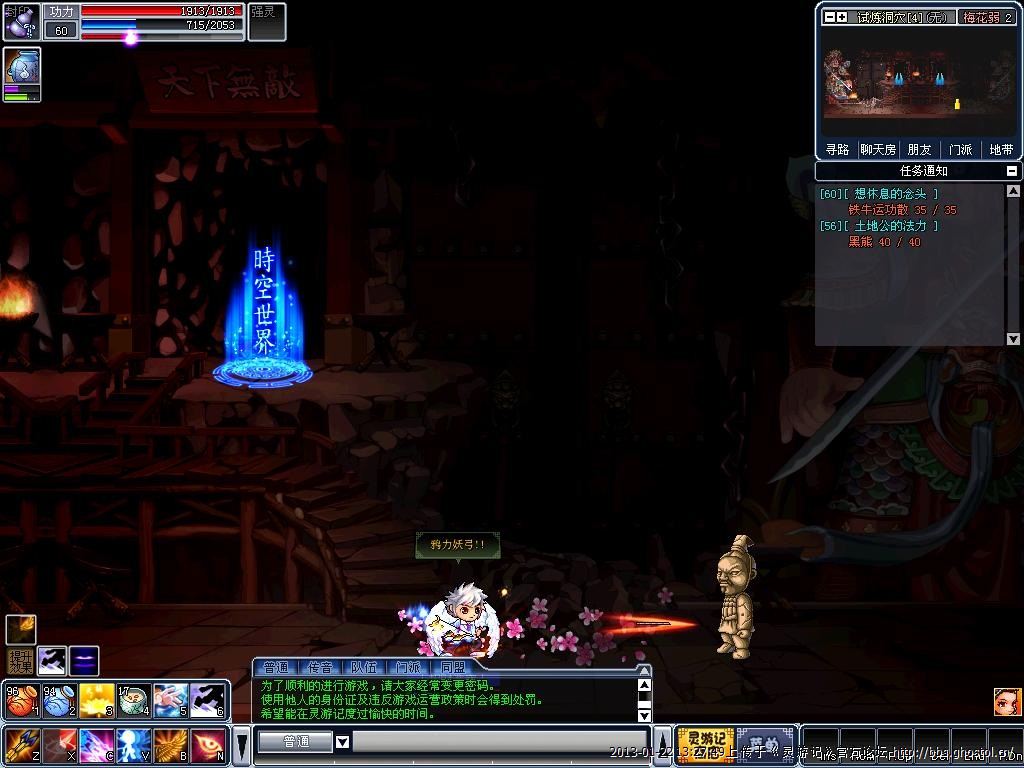Screen dimensions: 1024x768
Task: Activate the golden wing skill on B
Action: [170, 745]
